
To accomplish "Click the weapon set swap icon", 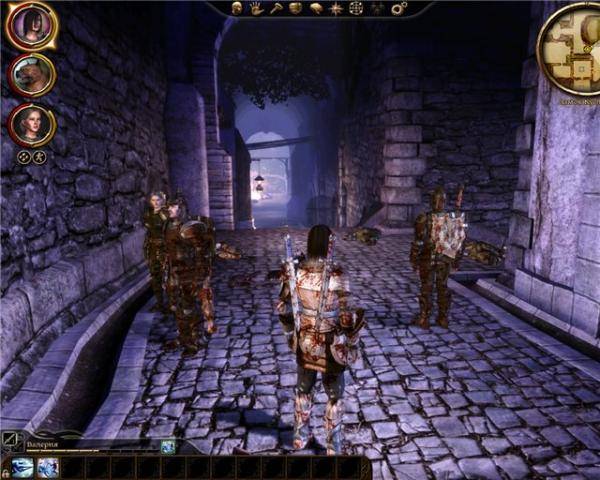I will 13,438.
